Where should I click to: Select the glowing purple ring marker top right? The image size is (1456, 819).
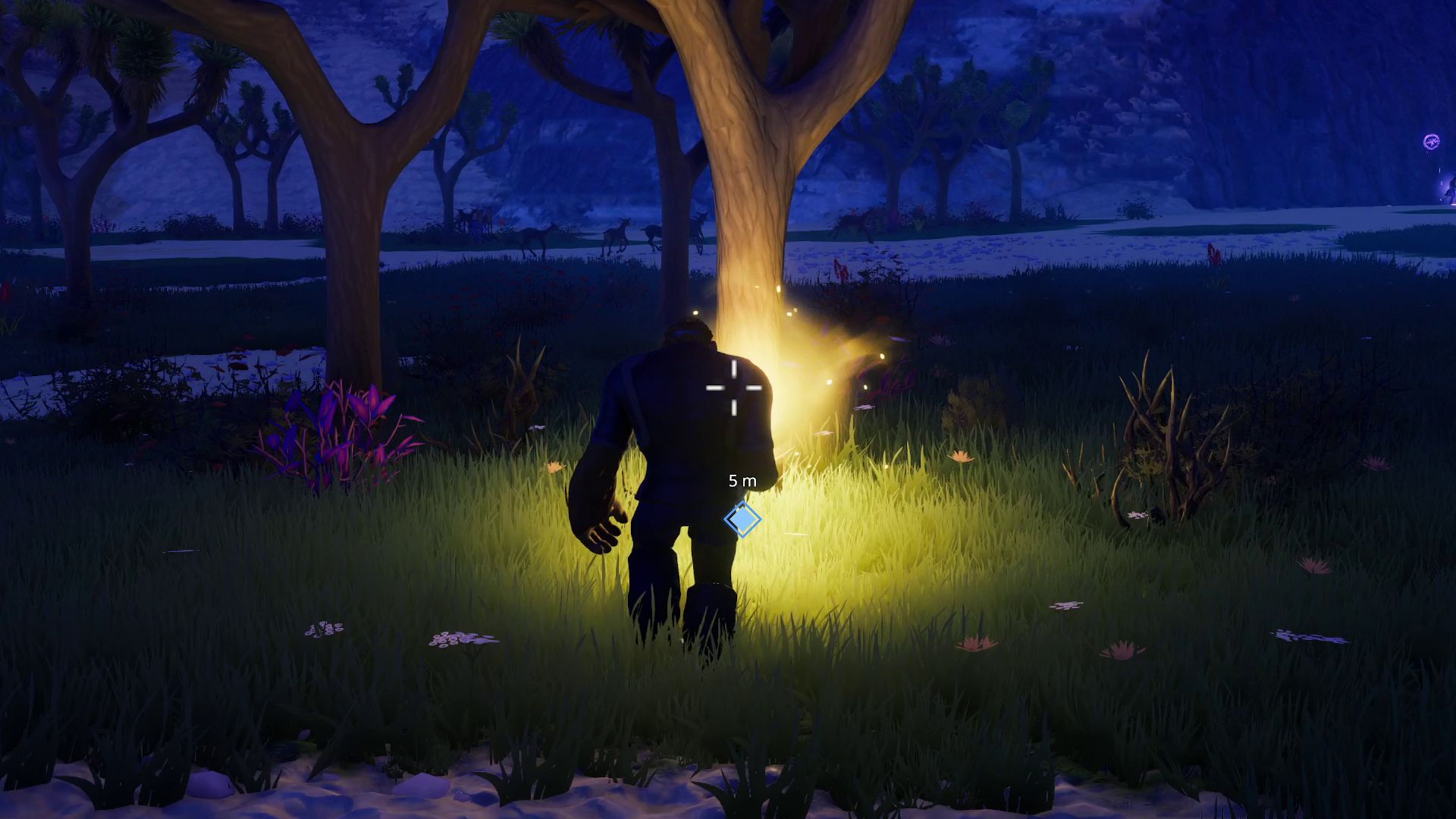(1431, 141)
